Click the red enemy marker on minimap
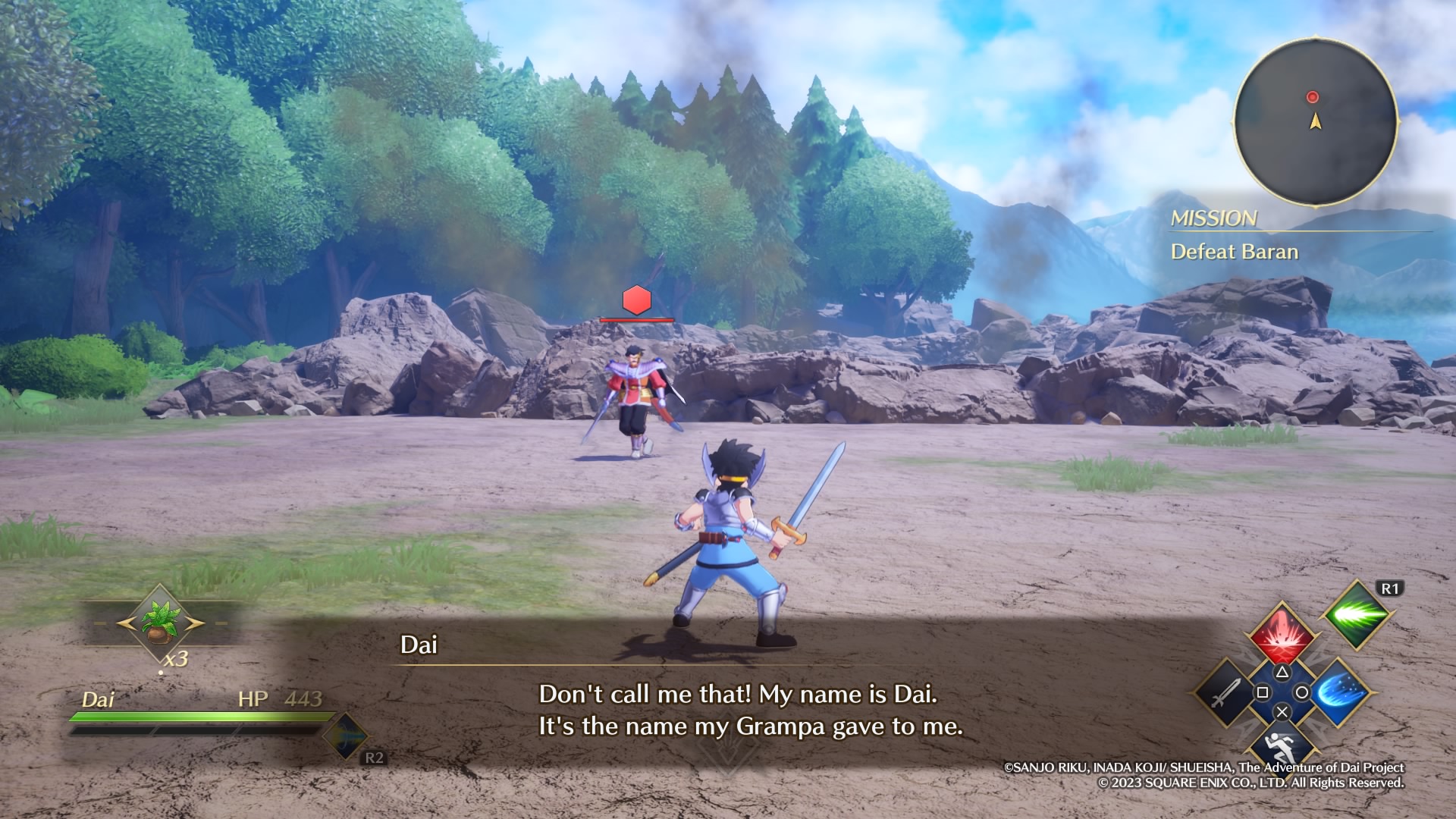Image resolution: width=1456 pixels, height=819 pixels. (x=1313, y=97)
